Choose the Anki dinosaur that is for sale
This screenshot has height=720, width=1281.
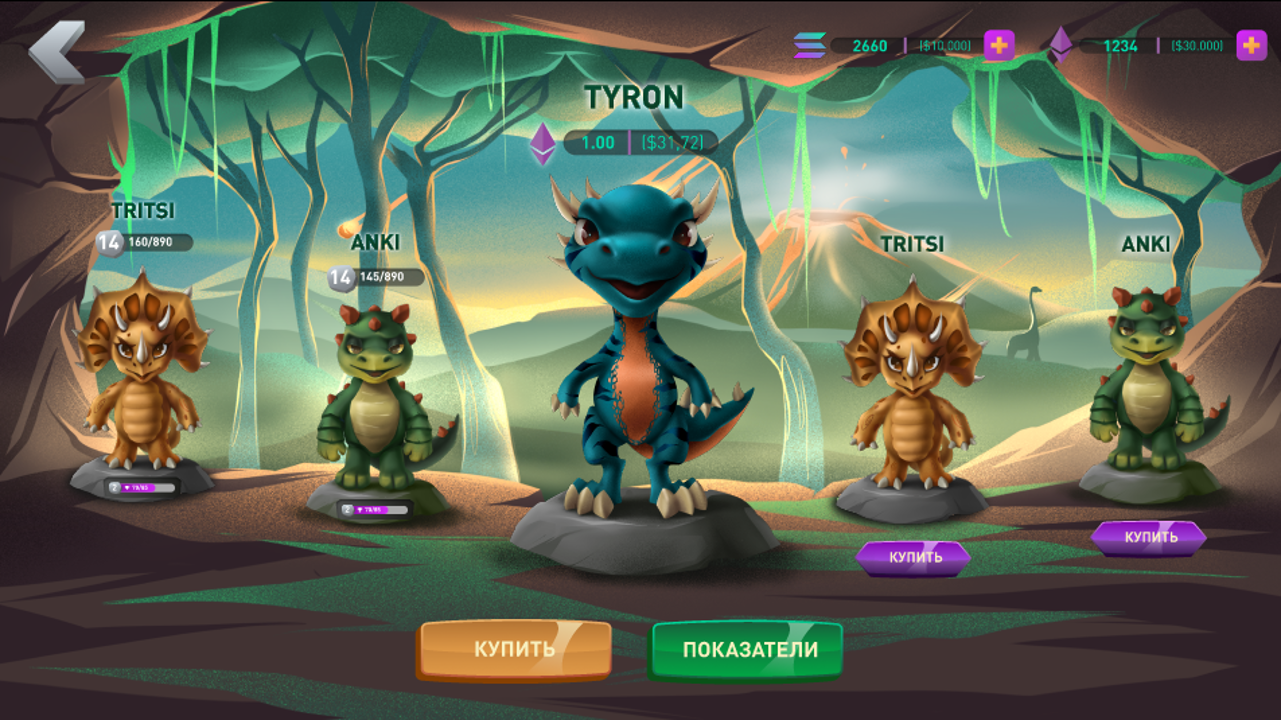pos(1146,380)
